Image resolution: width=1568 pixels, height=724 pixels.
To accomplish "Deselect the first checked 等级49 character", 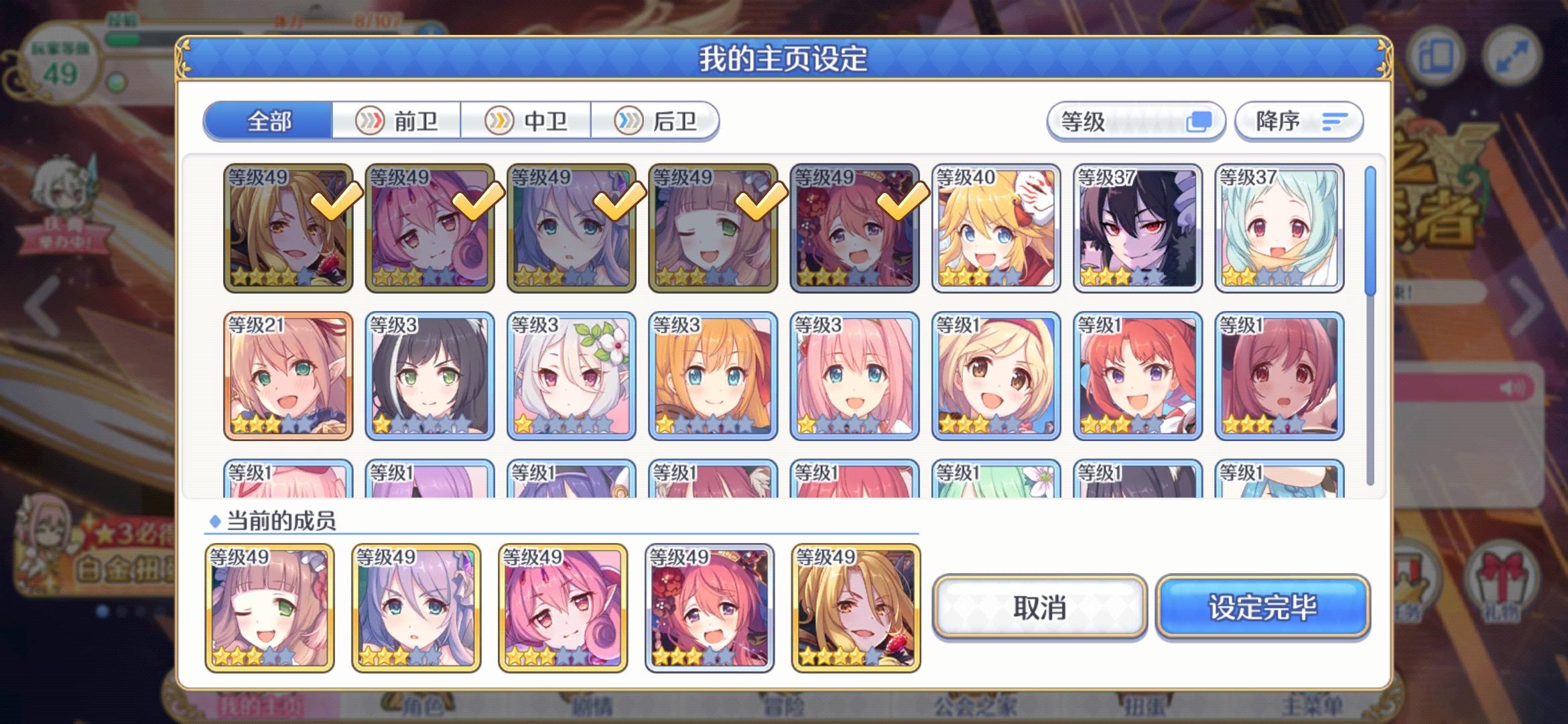I will click(x=288, y=228).
